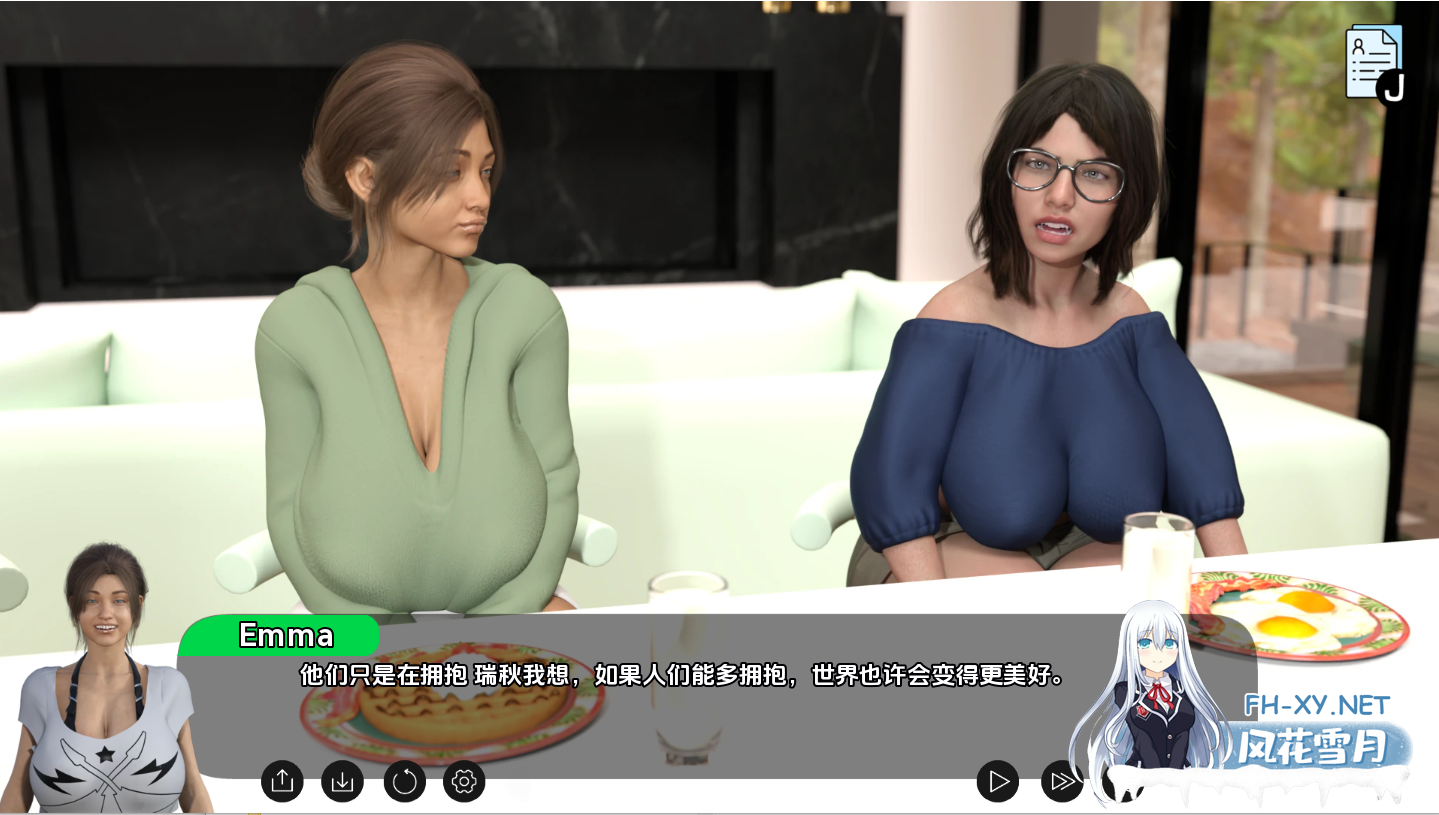Select the save game download icon
This screenshot has width=1439, height=815.
click(x=342, y=783)
